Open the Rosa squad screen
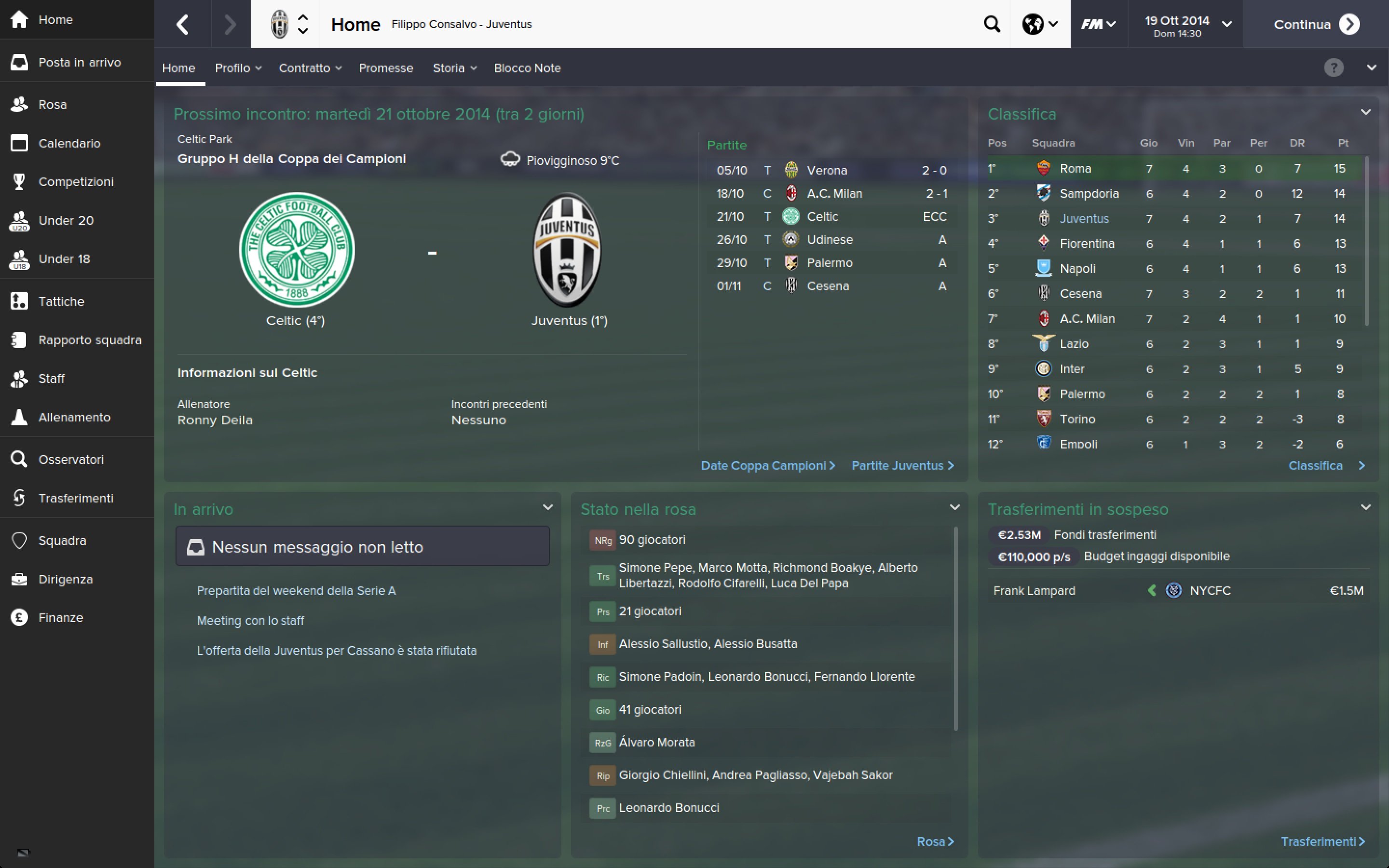The image size is (1389, 868). [52, 105]
